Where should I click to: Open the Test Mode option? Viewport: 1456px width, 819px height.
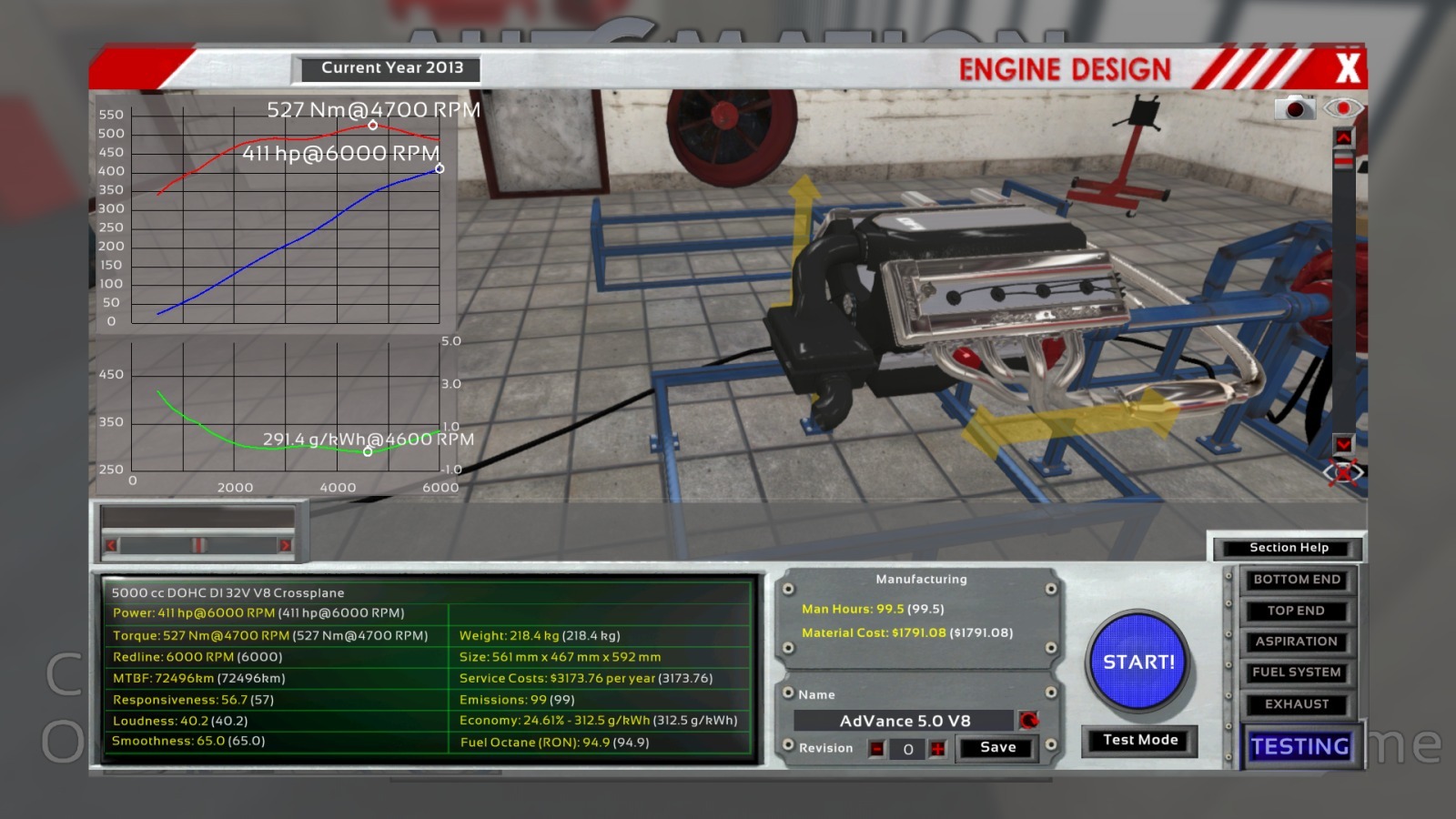coord(1139,740)
